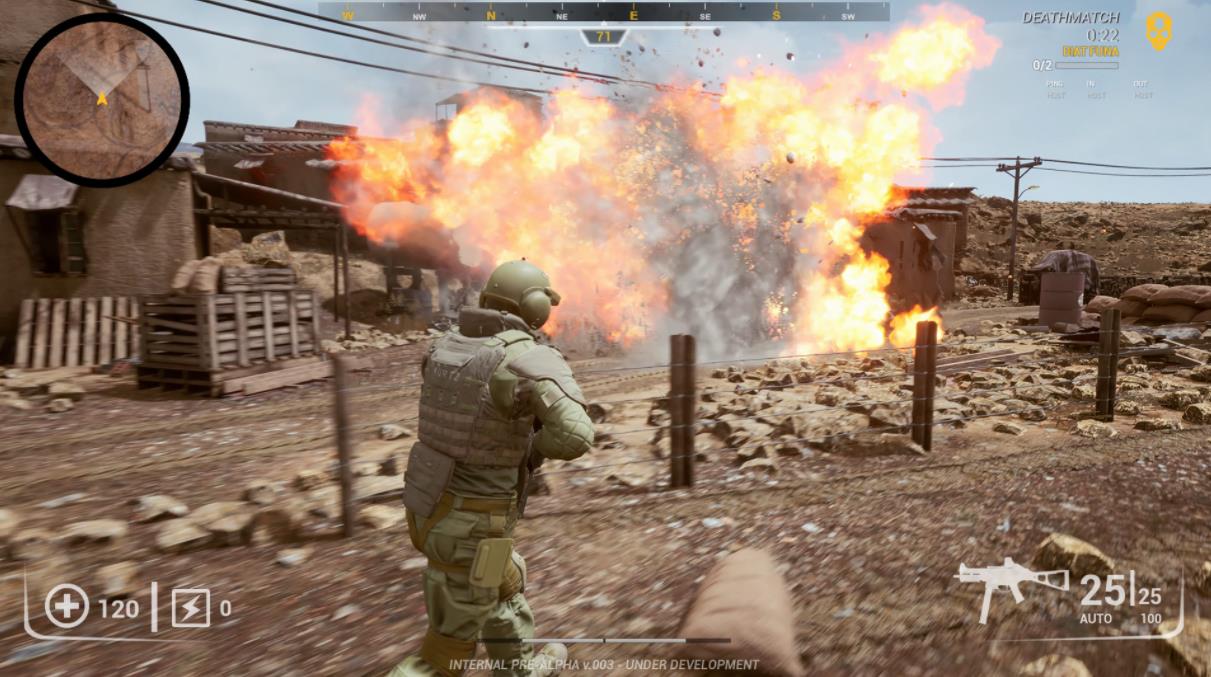Click the yellow skull deathmatch icon
1211x677 pixels.
(x=1158, y=30)
